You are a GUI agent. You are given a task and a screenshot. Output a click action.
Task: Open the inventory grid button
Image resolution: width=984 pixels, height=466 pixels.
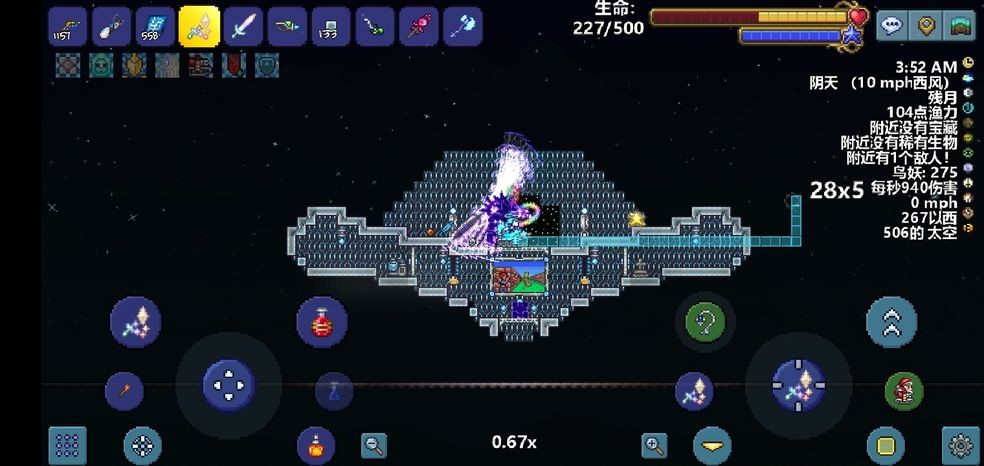click(x=68, y=445)
